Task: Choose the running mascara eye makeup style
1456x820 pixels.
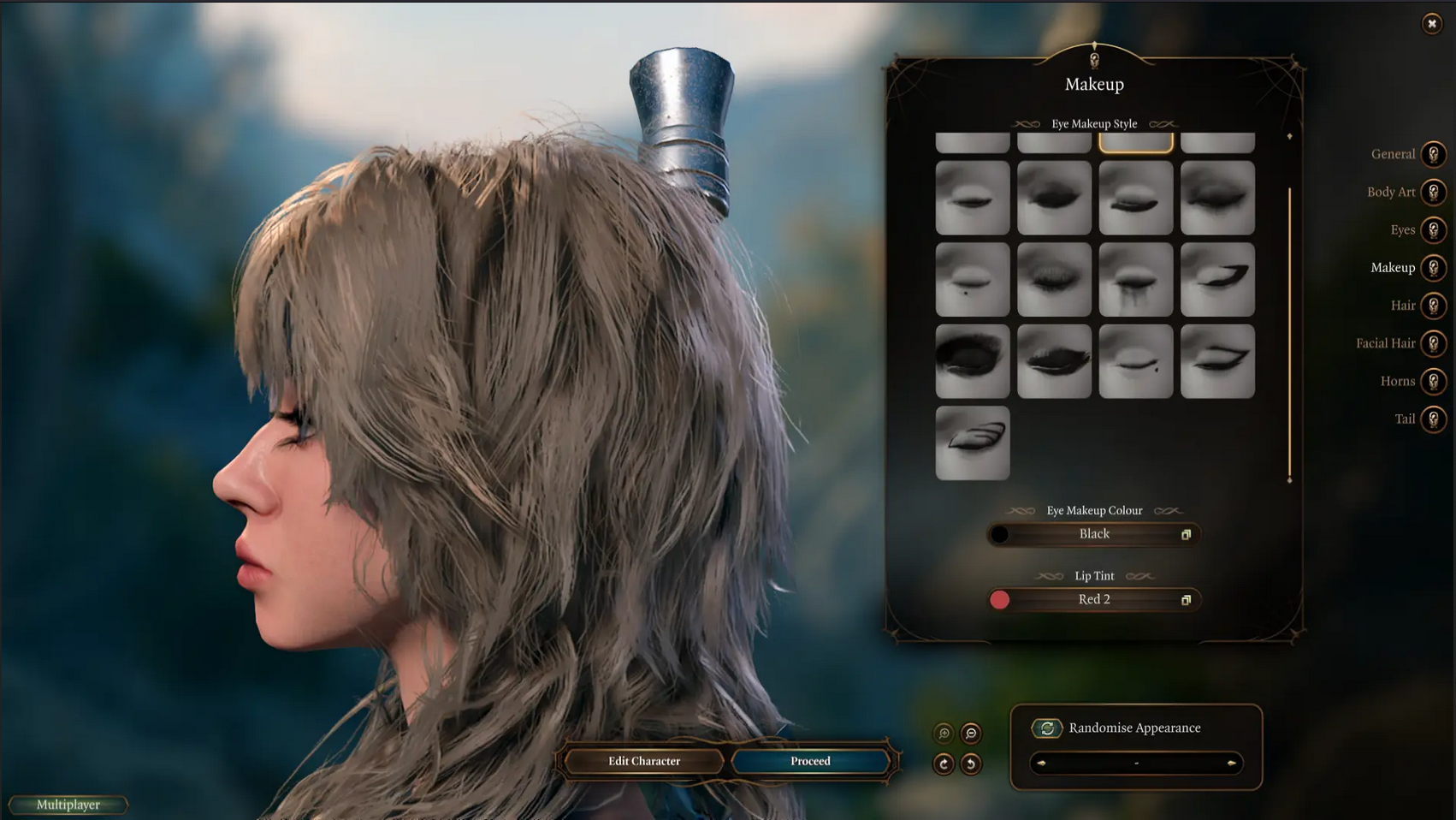Action: click(x=1135, y=280)
